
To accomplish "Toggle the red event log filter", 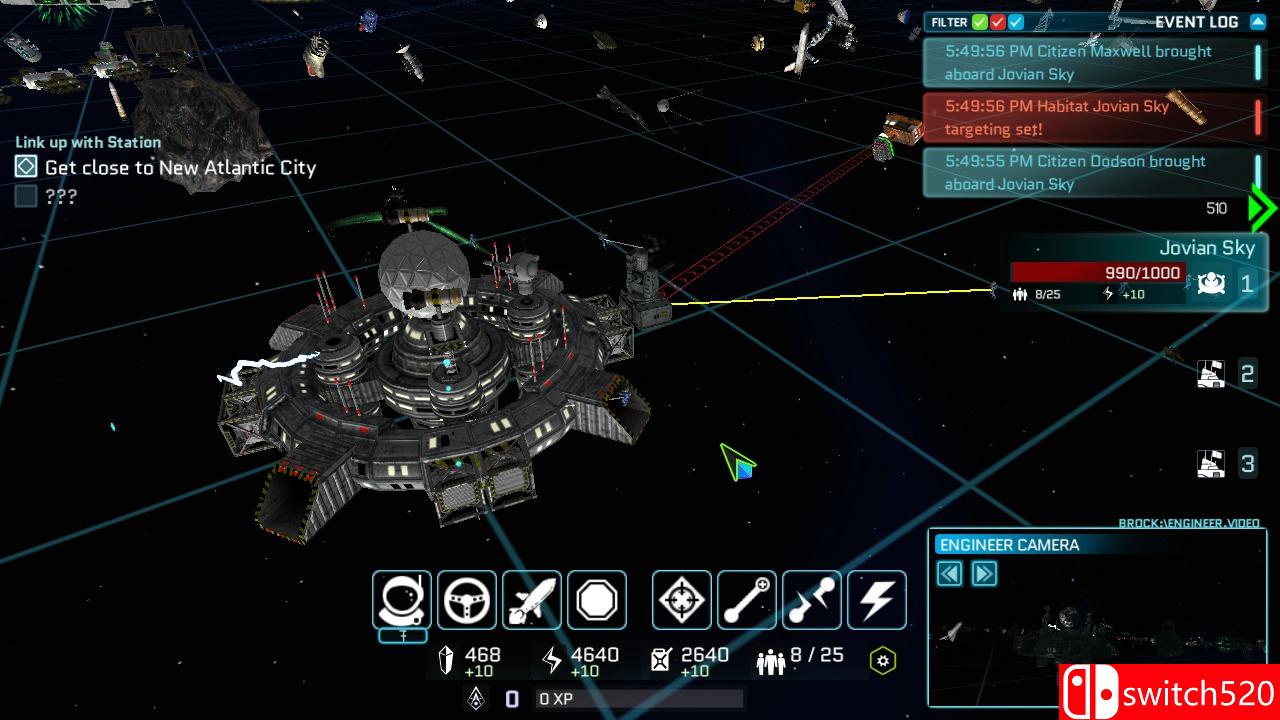I will [998, 22].
